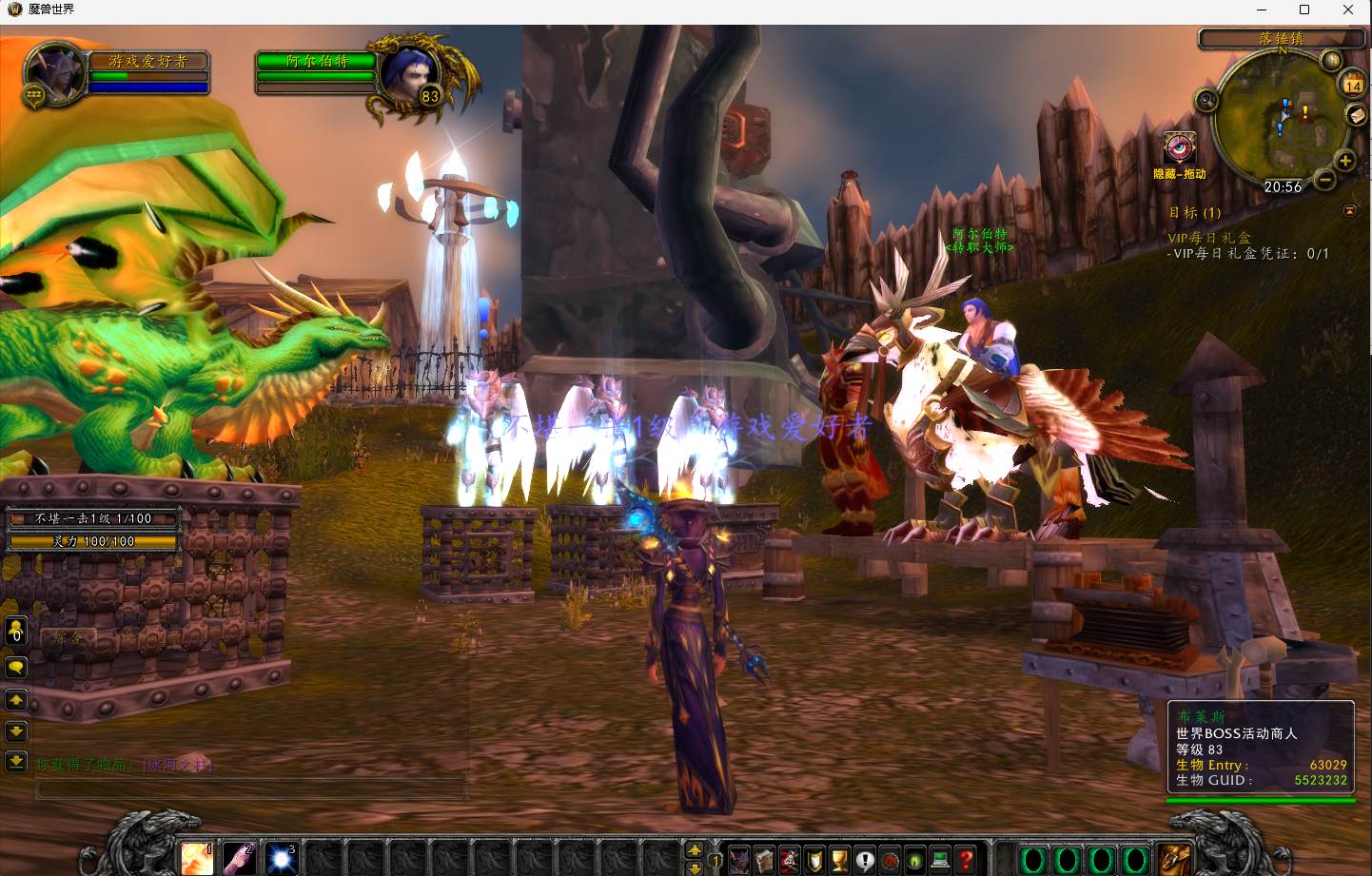Use the purple arcane ability in slot 2
Image resolution: width=1372 pixels, height=876 pixels.
[239, 858]
